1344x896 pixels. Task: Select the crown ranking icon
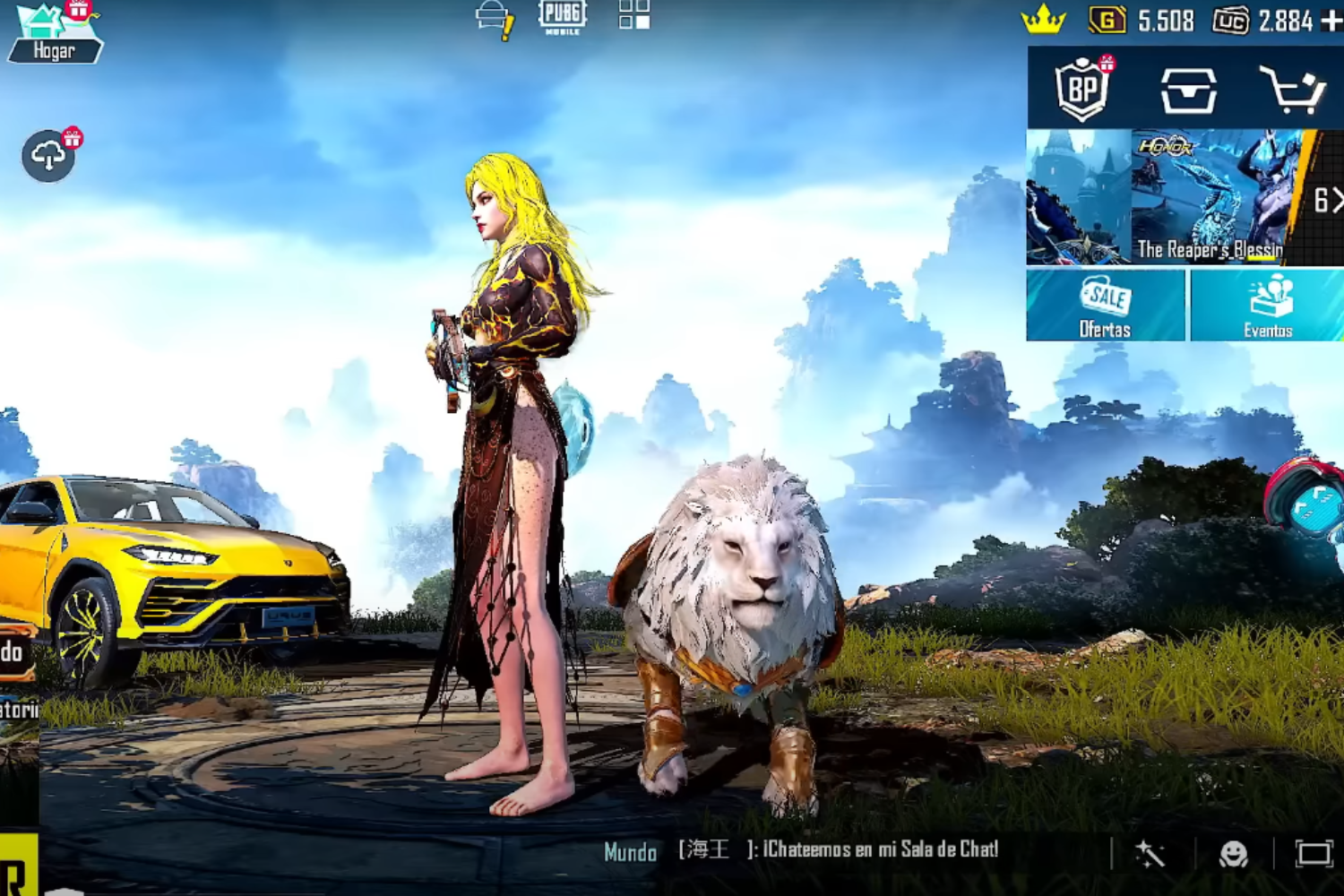[x=1044, y=18]
